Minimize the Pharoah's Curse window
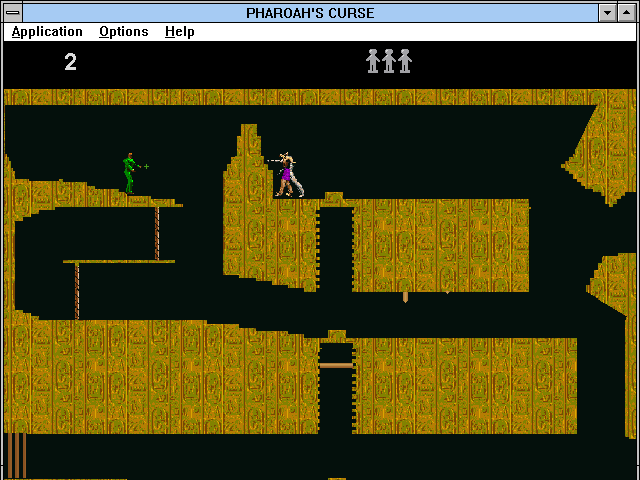This screenshot has width=640, height=480. click(607, 13)
